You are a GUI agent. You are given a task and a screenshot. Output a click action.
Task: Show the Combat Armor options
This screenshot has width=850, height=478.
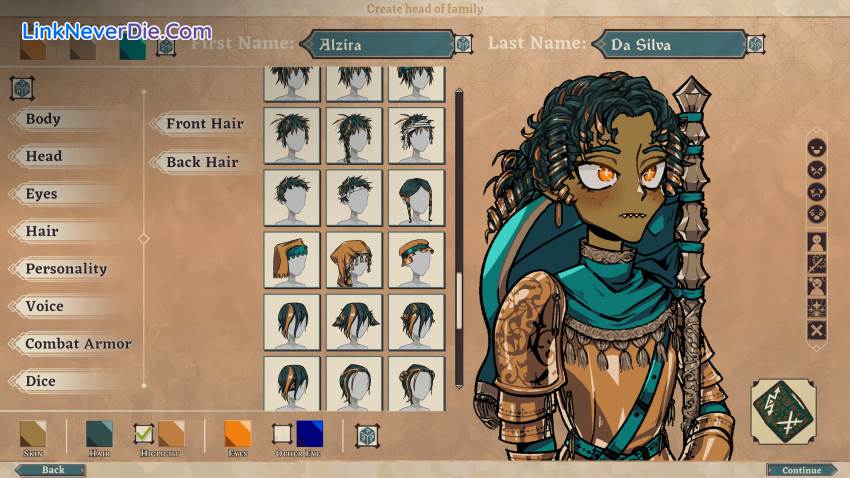(78, 344)
